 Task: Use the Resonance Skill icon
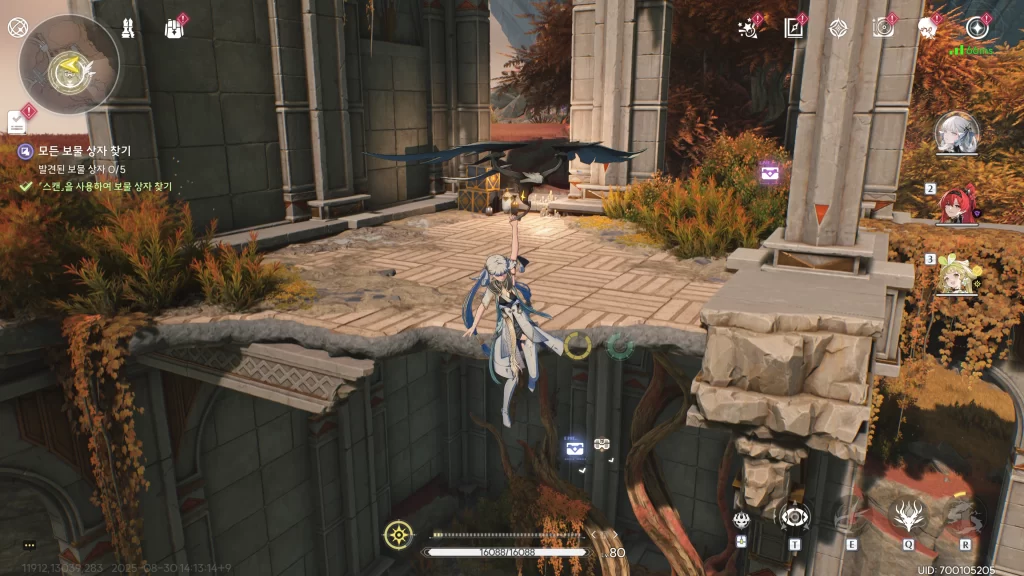[852, 516]
